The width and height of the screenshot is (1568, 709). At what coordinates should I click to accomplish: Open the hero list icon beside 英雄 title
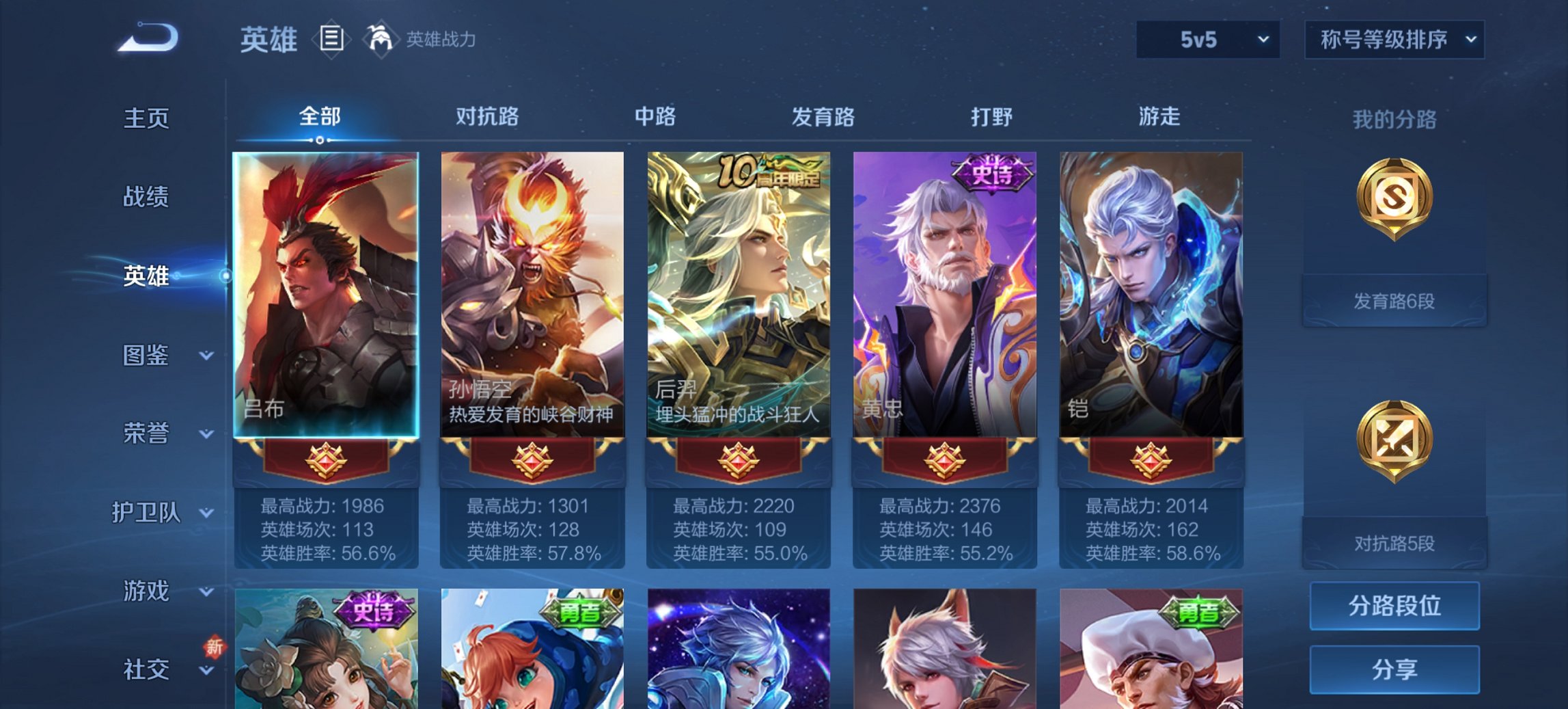tap(331, 40)
